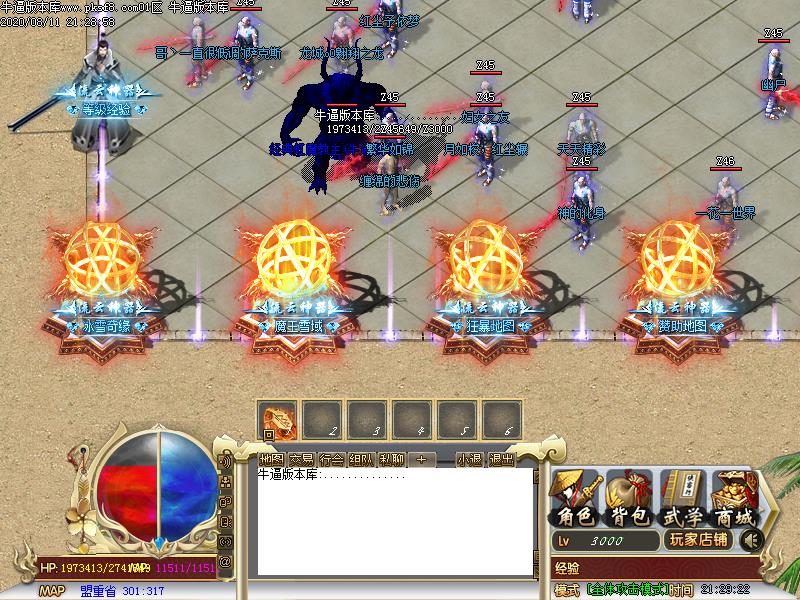
Task: Click the 小退 logout button
Action: tap(470, 460)
